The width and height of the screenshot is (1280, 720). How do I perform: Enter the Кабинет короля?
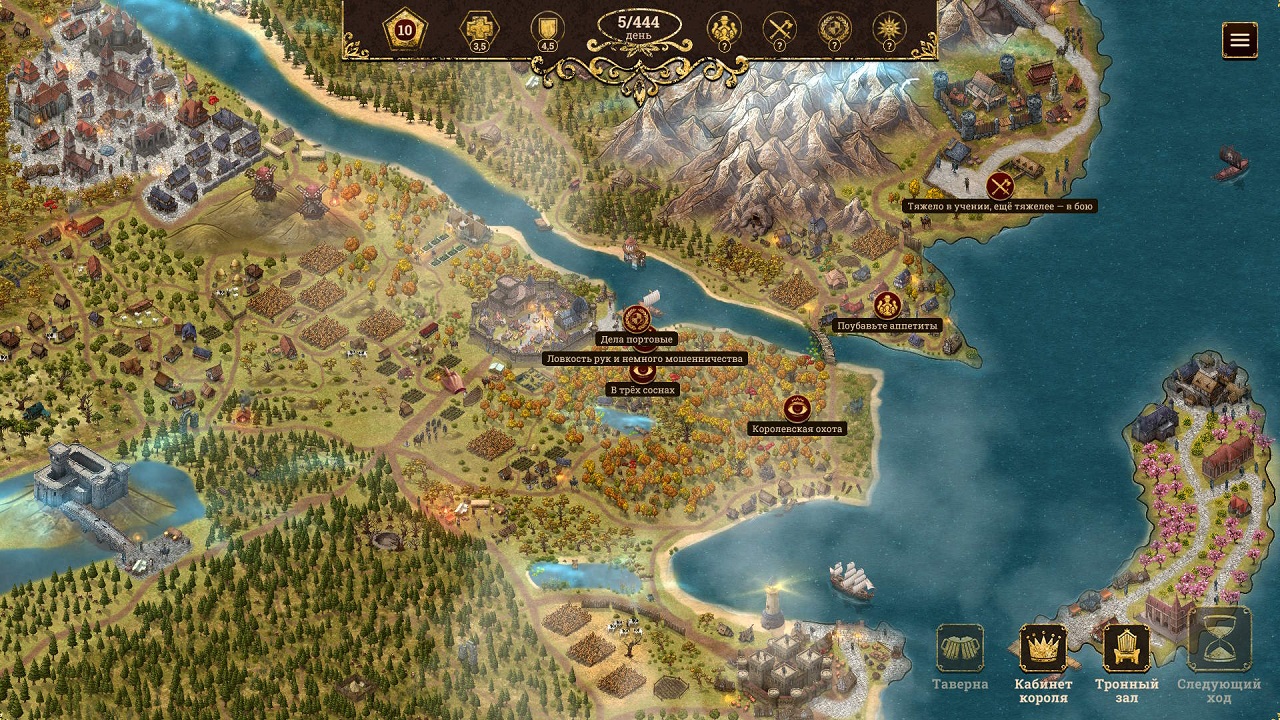coord(1043,649)
